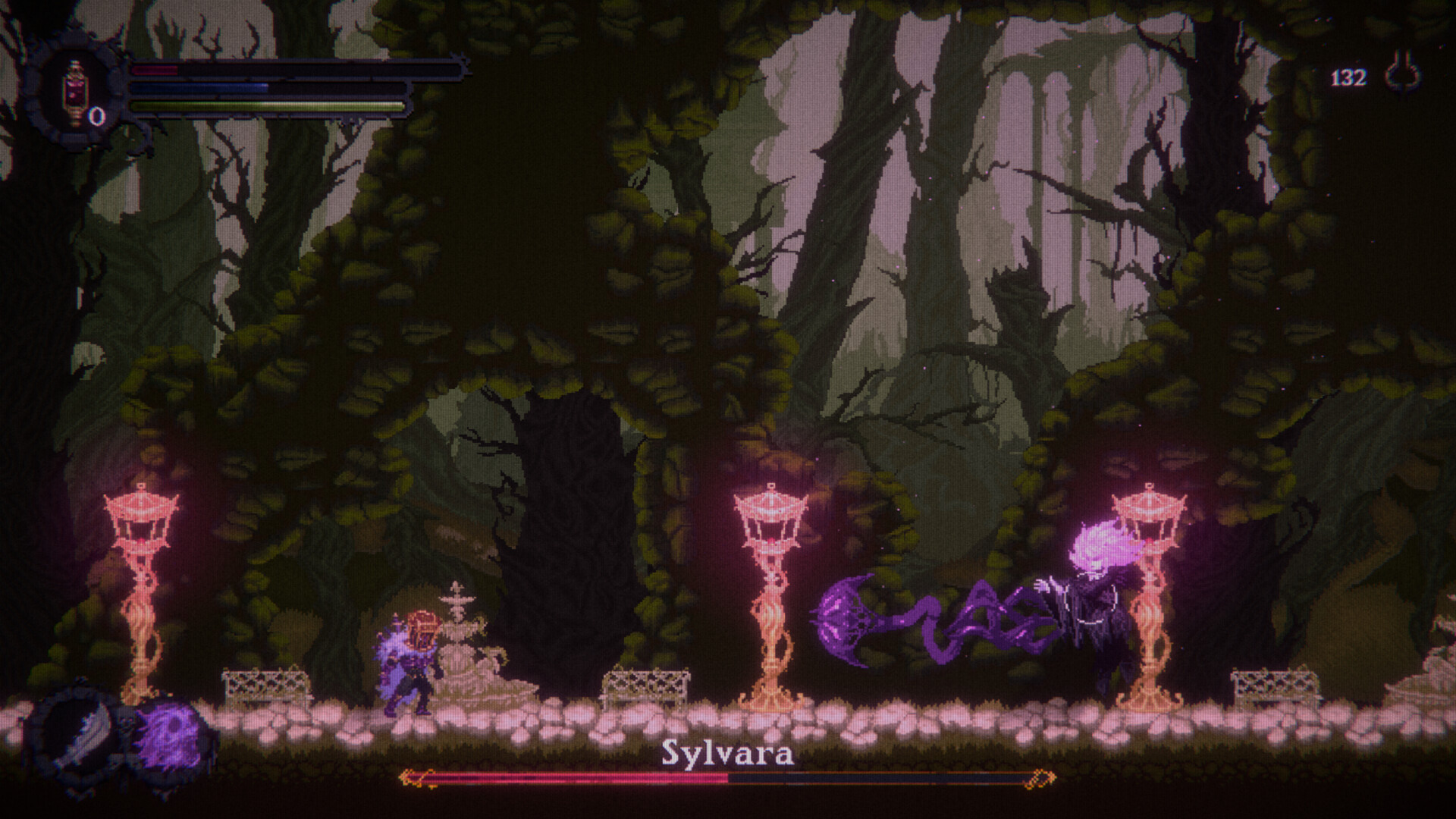Toggle the green stamina bar display
This screenshot has height=819, width=1456.
pyautogui.click(x=265, y=107)
